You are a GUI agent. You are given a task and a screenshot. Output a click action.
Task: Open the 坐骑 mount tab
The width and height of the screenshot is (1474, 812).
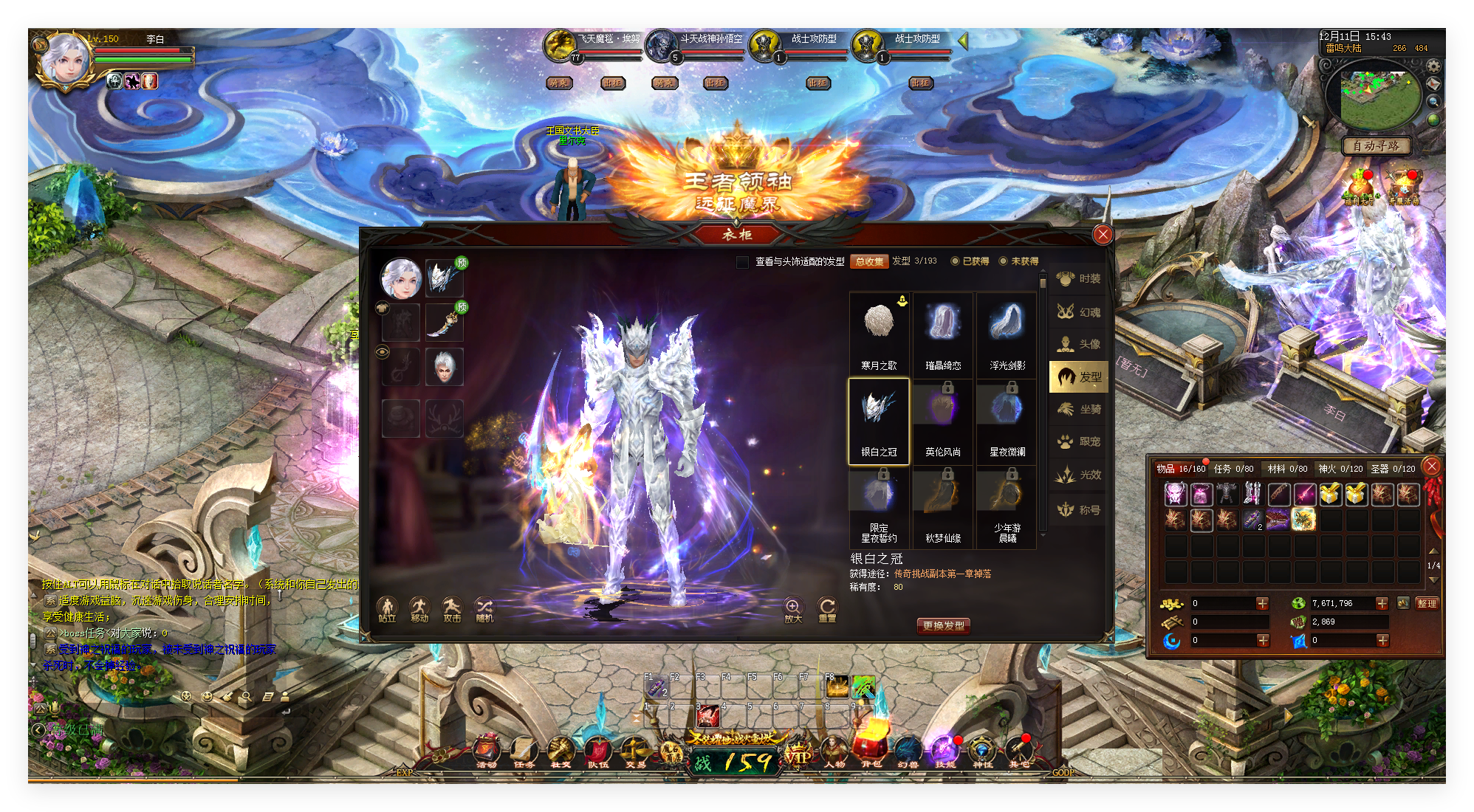coord(1079,410)
